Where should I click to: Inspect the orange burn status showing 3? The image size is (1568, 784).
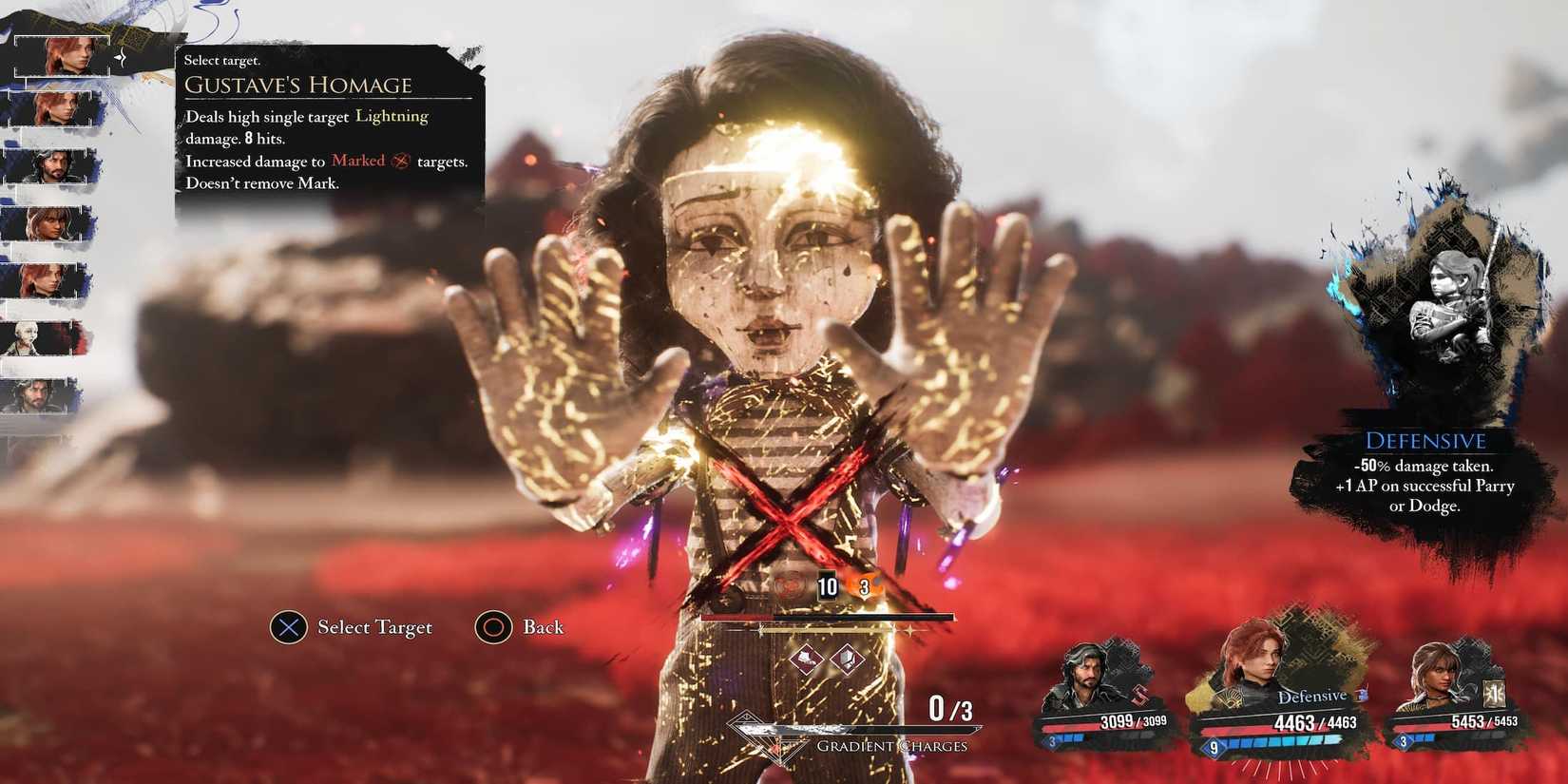pos(864,586)
